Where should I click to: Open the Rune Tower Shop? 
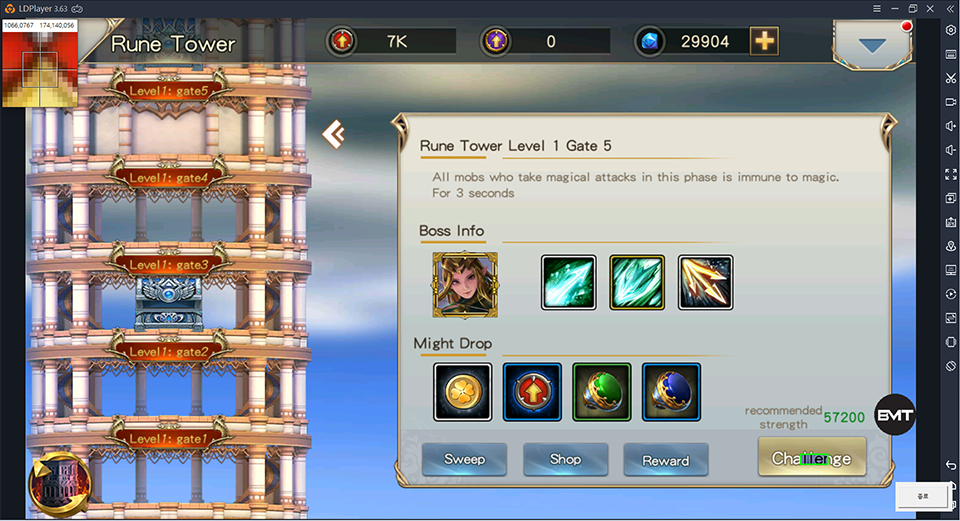pos(565,459)
